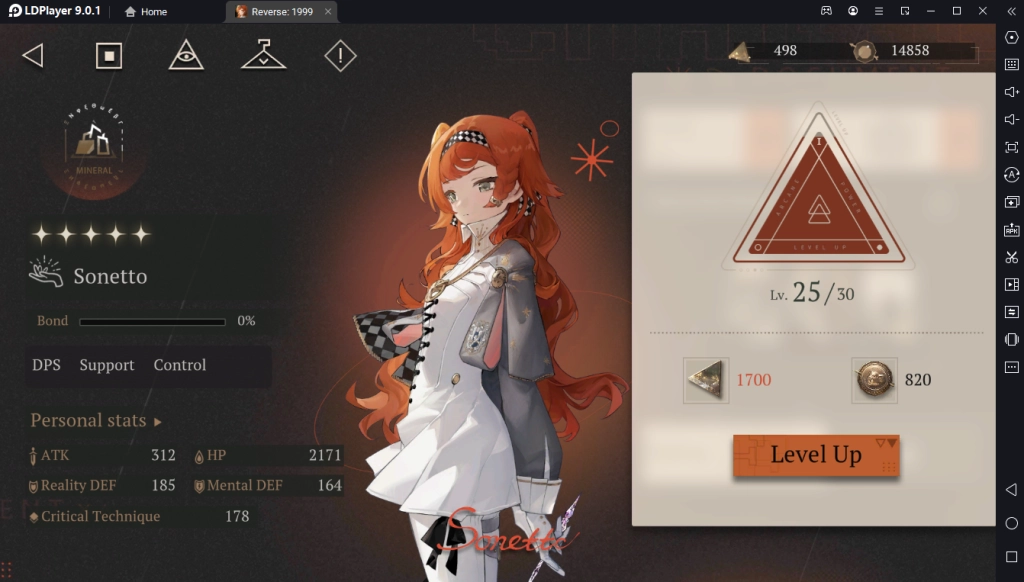Select the Sonetto name hand icon

47,275
